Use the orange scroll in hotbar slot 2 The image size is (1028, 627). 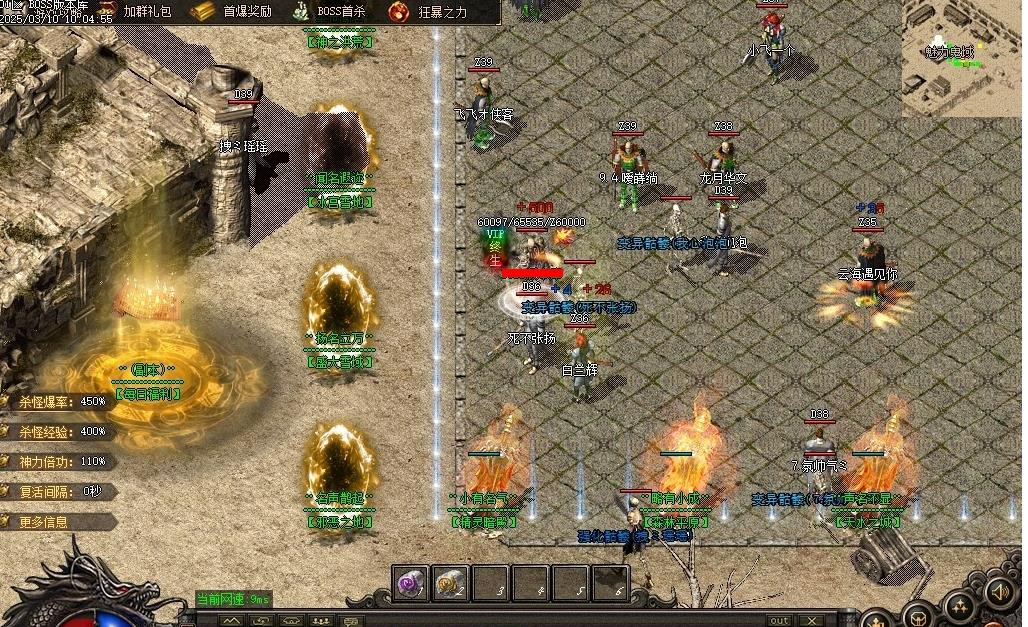coord(451,583)
